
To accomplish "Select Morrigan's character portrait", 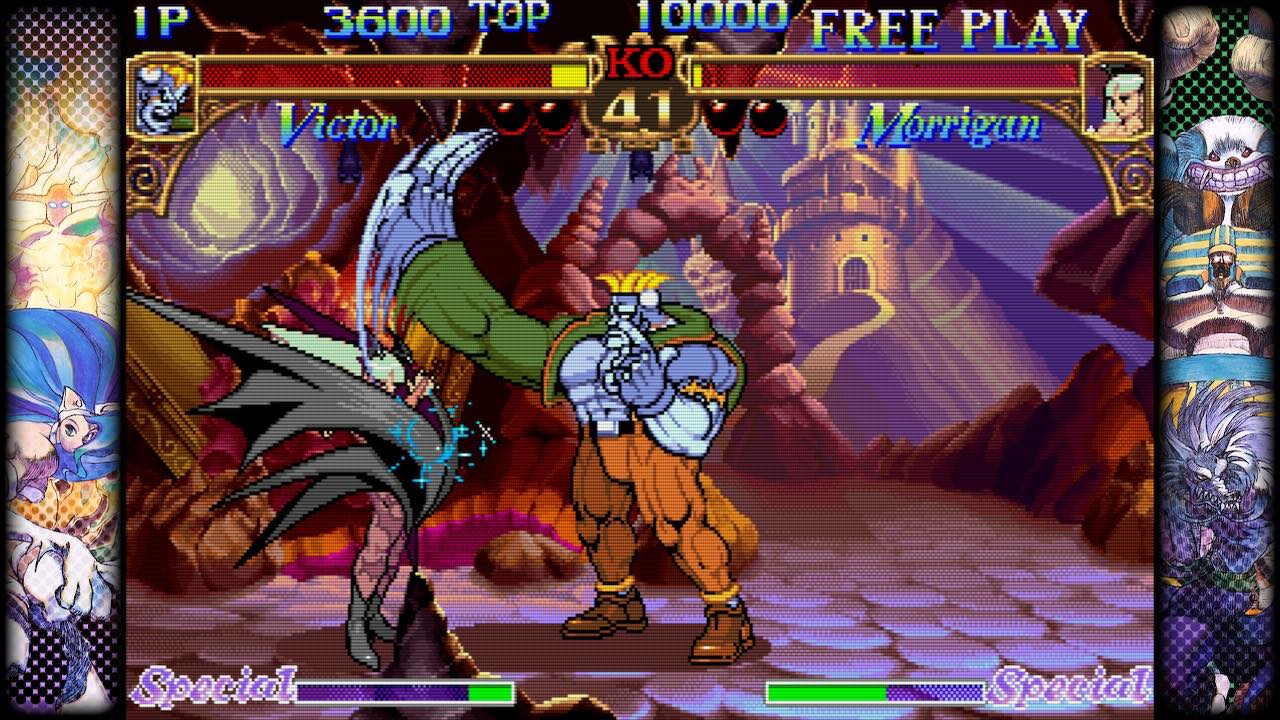I will [x=1116, y=97].
